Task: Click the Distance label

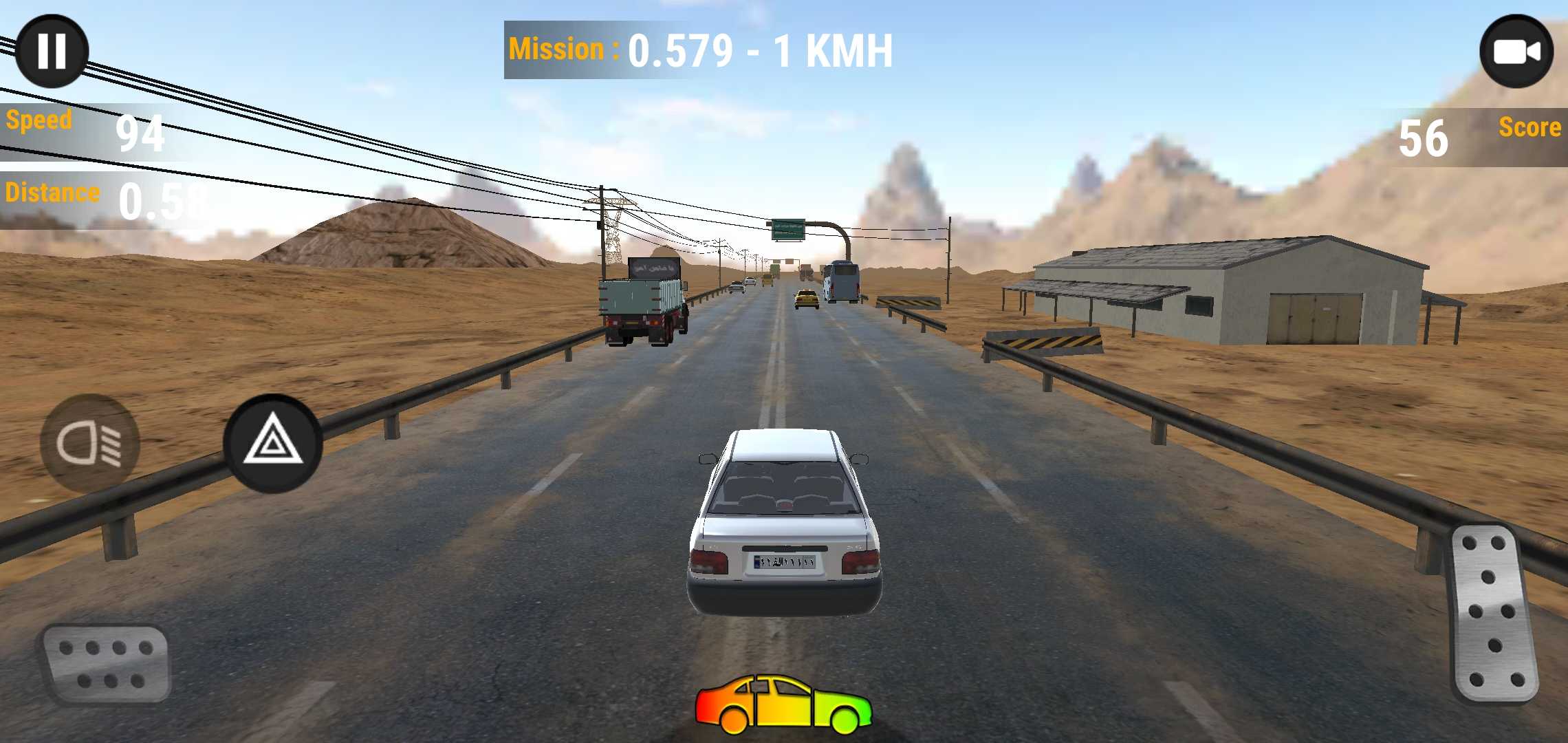Action: pos(52,193)
